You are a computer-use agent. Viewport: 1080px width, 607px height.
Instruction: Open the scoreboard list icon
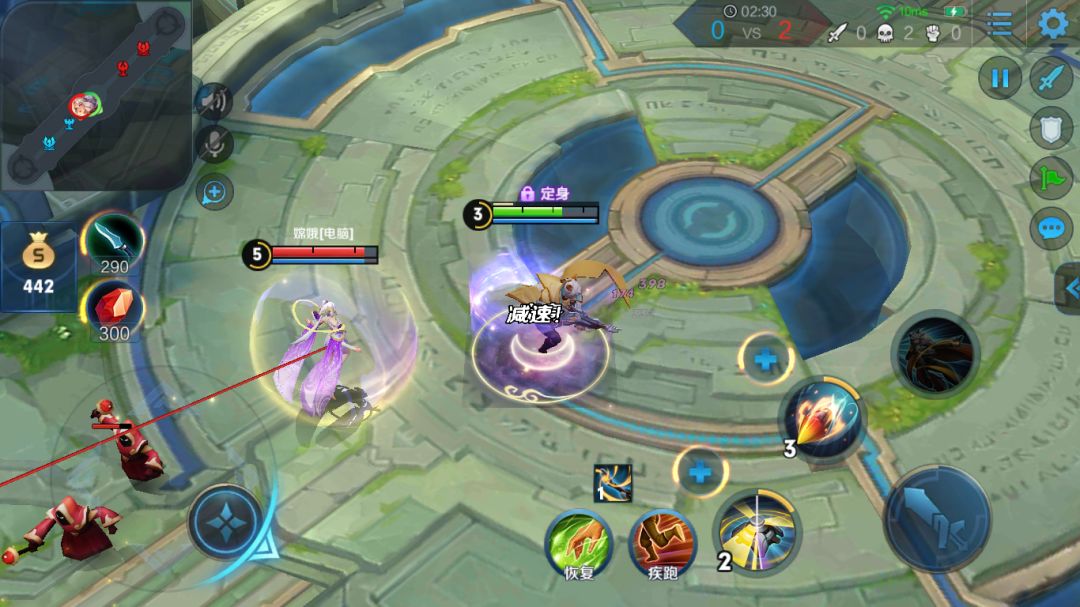pyautogui.click(x=999, y=24)
